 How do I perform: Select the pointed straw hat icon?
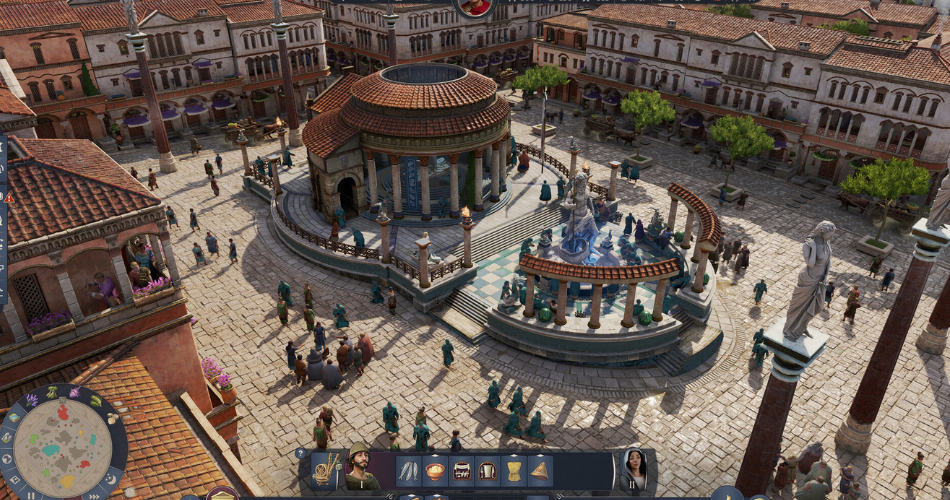pyautogui.click(x=539, y=470)
